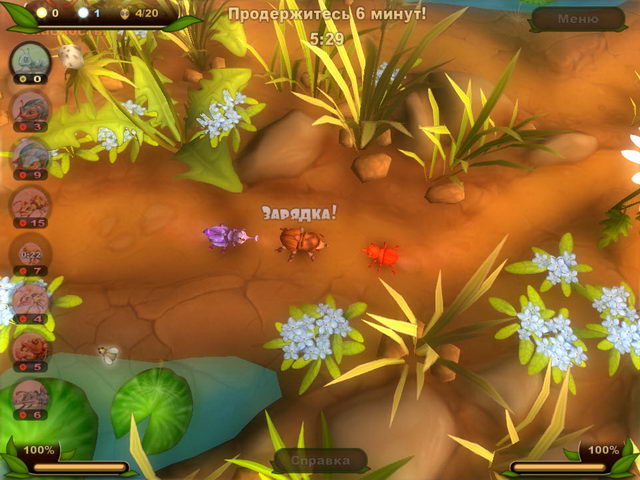Select the bug unit icon costing 9

[30, 155]
